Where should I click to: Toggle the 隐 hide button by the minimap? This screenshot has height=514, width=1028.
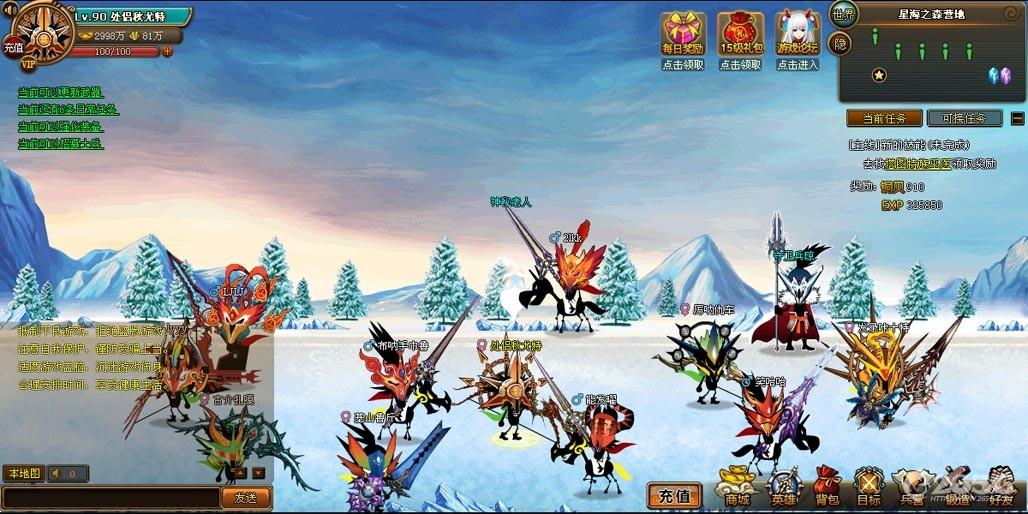point(841,43)
